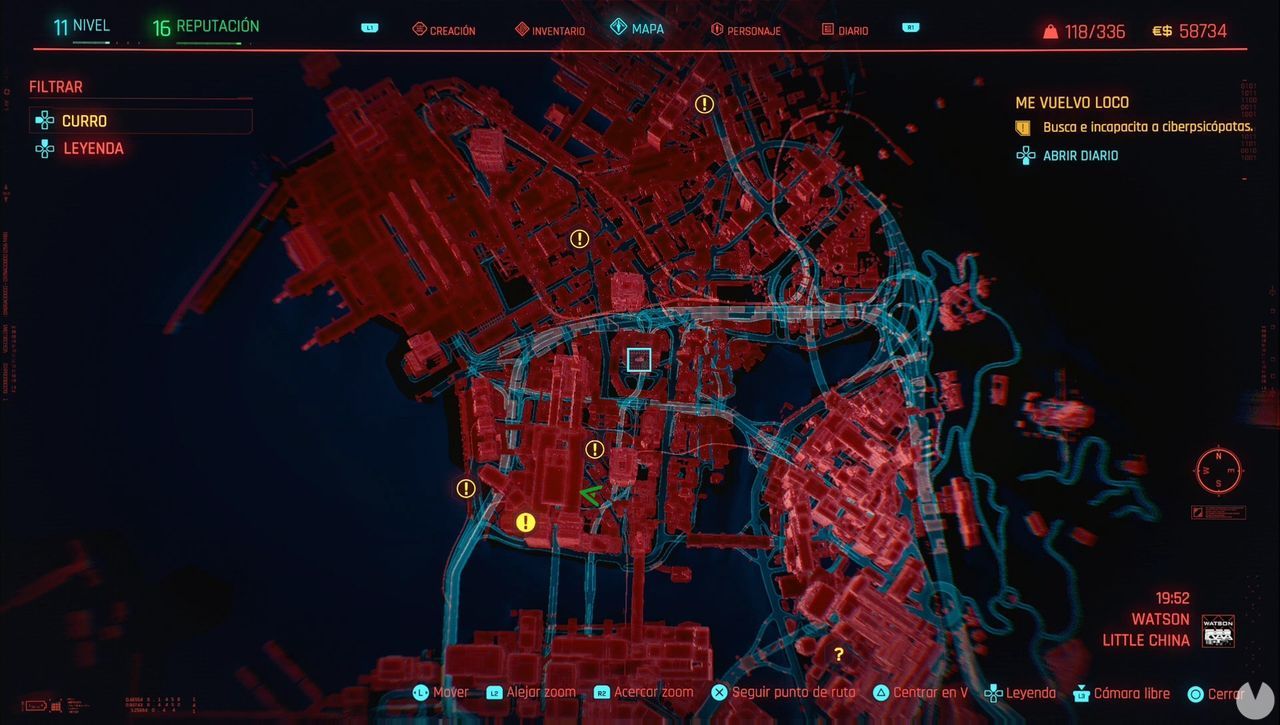Toggle the LEYENDA filter option

point(95,148)
